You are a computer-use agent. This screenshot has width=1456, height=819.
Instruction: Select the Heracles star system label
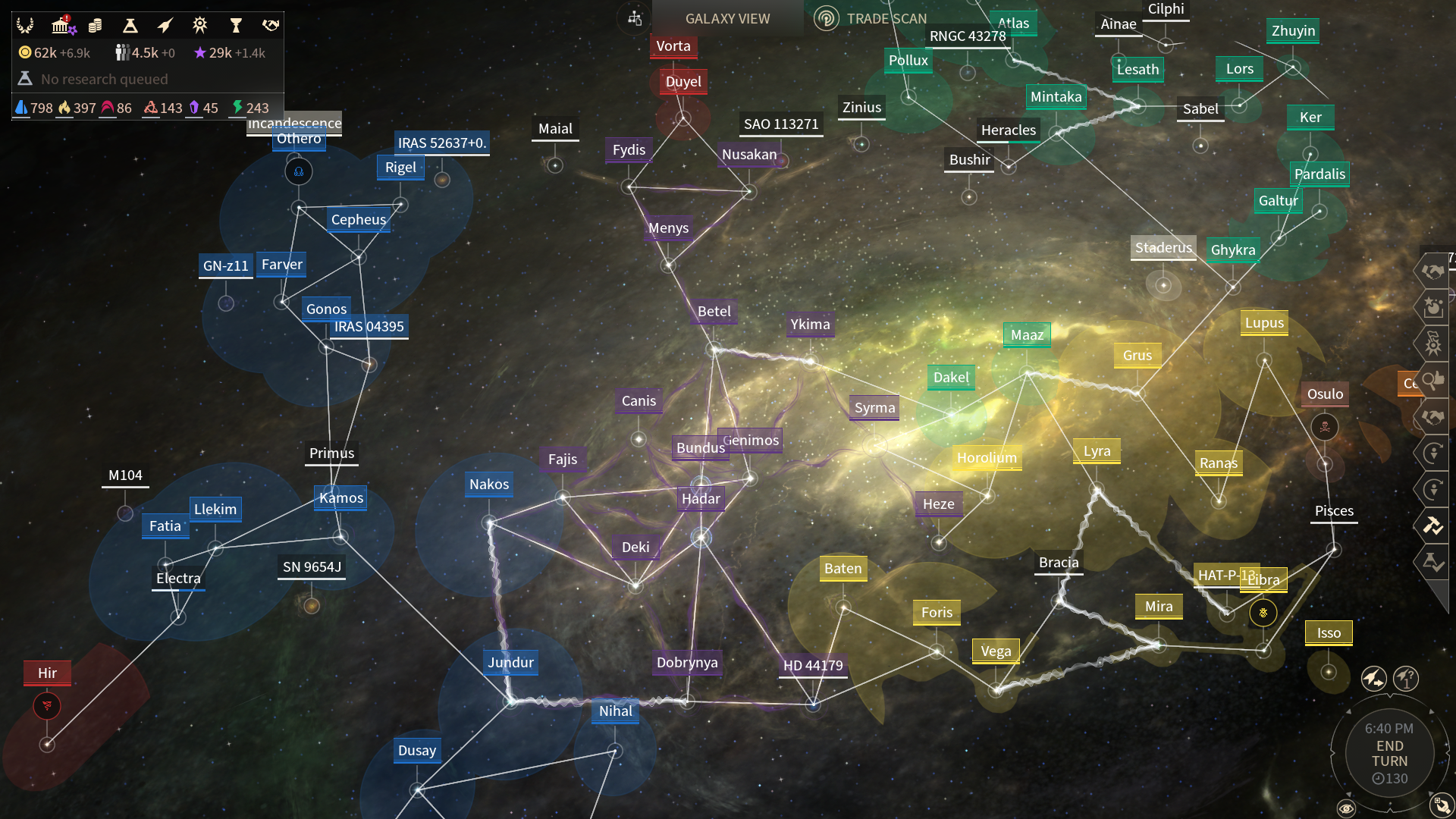tap(1009, 130)
